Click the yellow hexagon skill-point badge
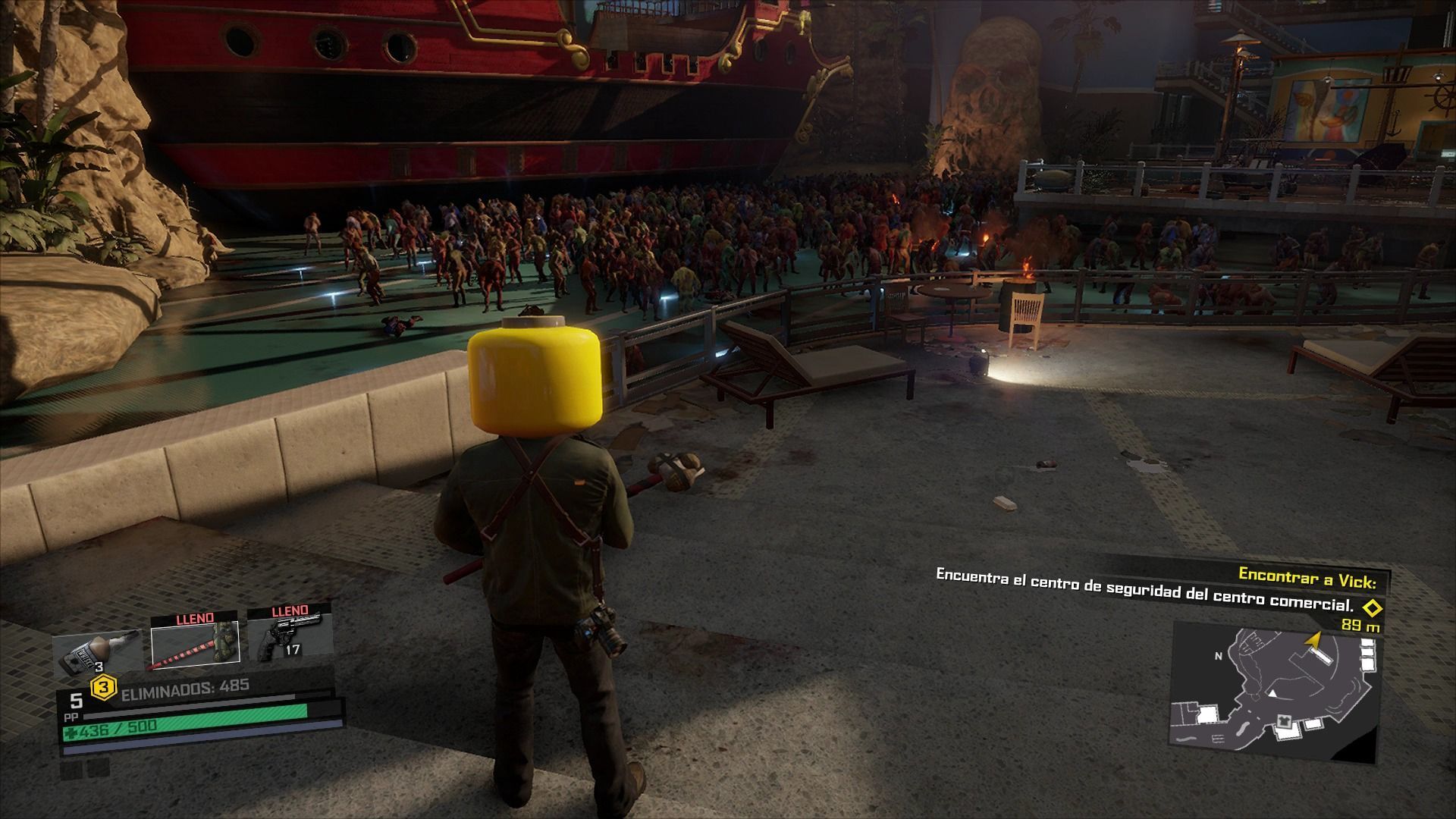 click(104, 689)
